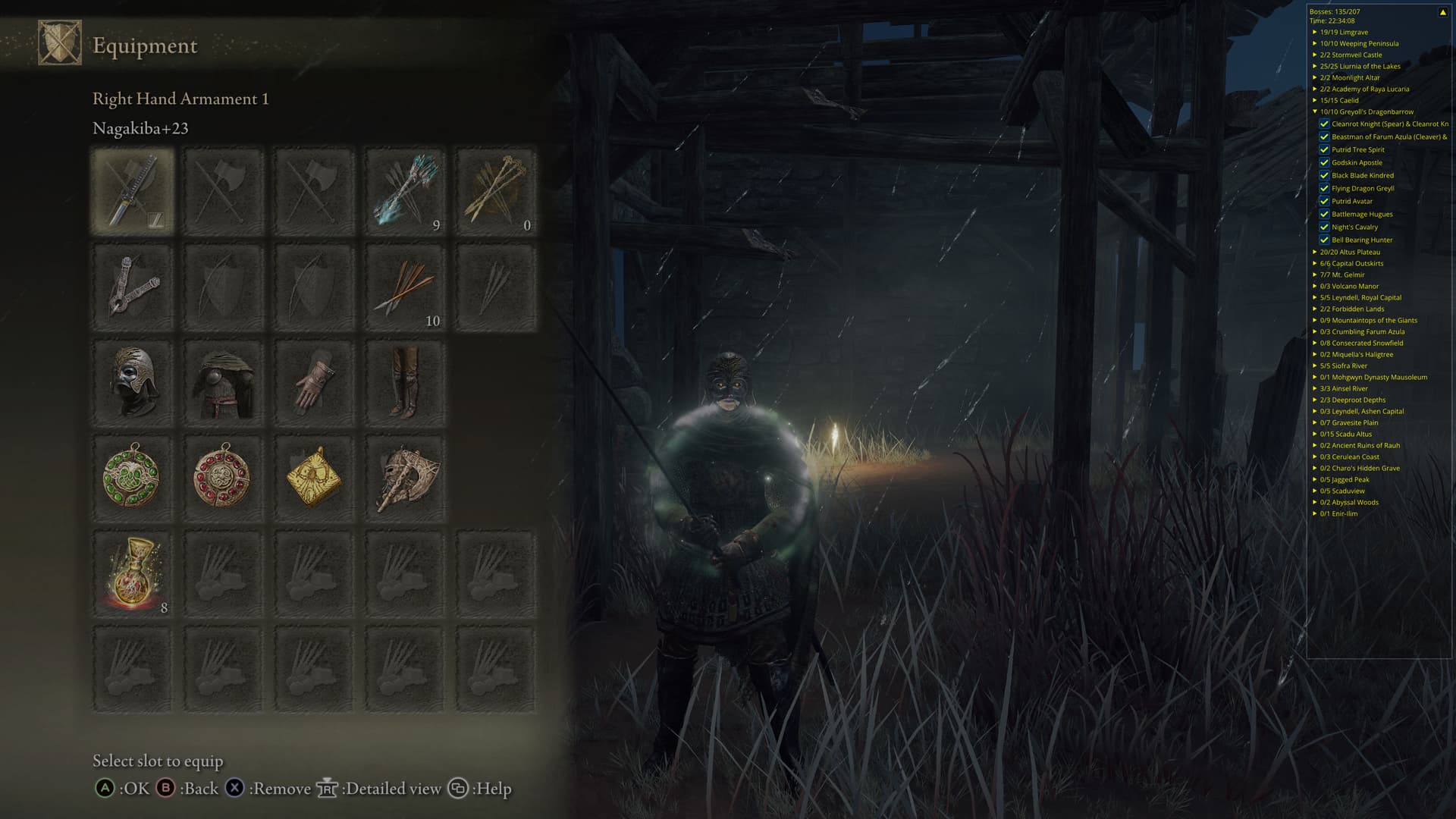The width and height of the screenshot is (1456, 819).
Task: Choose the golden square talisman
Action: tap(314, 479)
